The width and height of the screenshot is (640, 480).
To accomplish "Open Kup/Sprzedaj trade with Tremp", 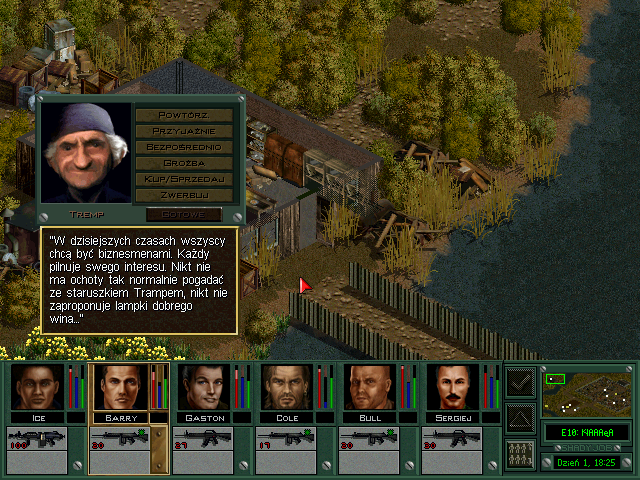I will tap(184, 178).
